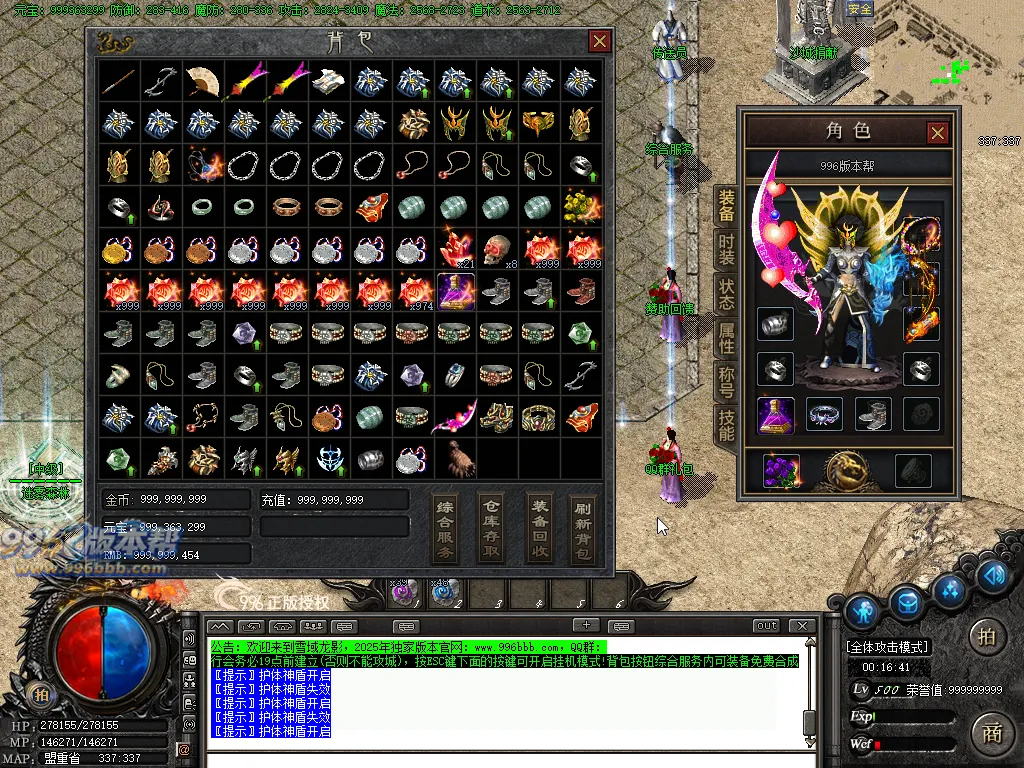Close the 角色 character panel

click(x=937, y=132)
